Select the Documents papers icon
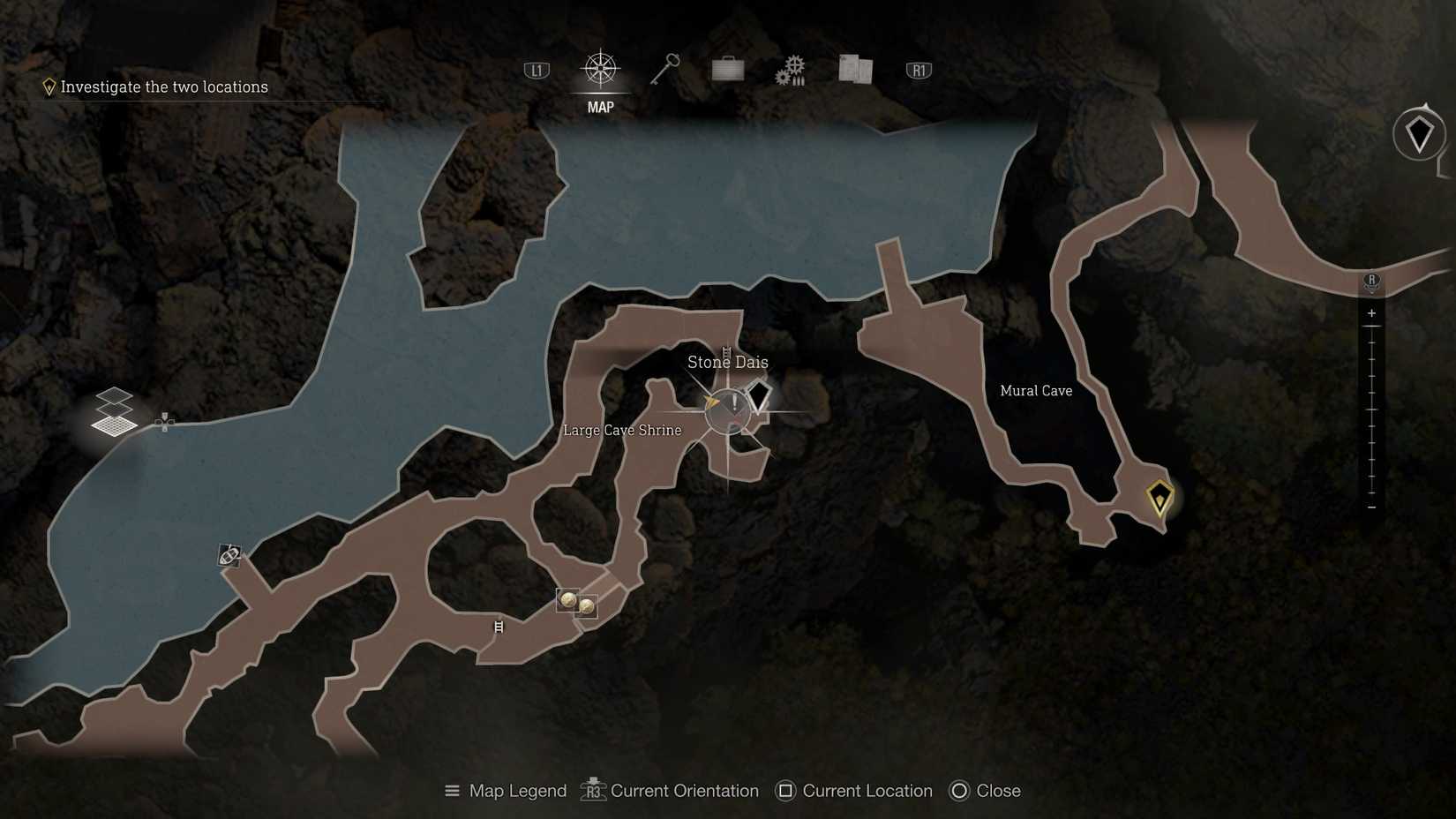 click(x=852, y=69)
